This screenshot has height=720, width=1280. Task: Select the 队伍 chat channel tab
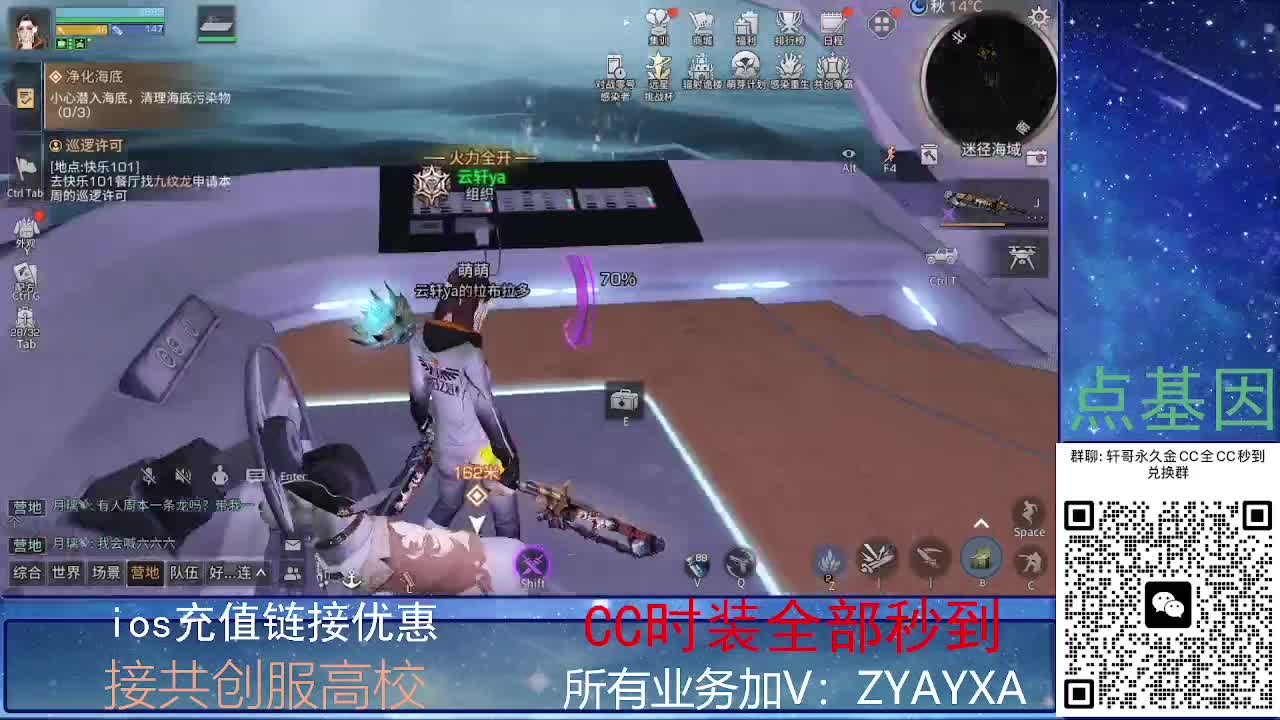click(x=184, y=572)
